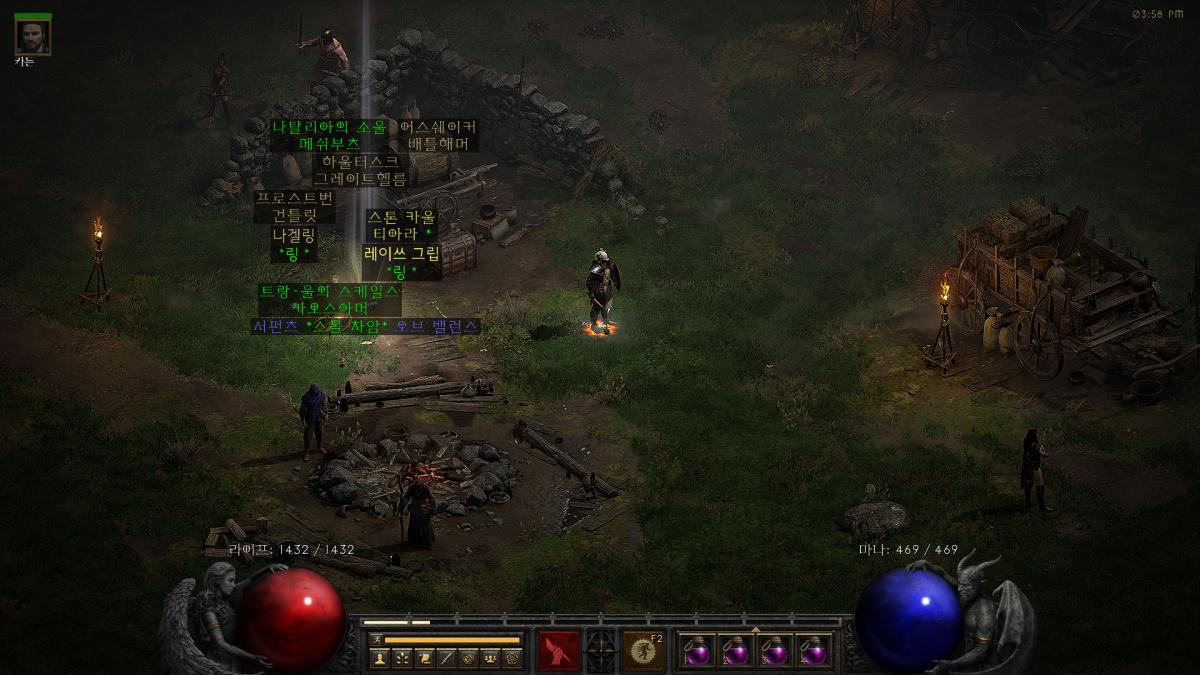This screenshot has width=1200, height=675.
Task: Open the mercenary portrait in the corner
Action: [32, 36]
